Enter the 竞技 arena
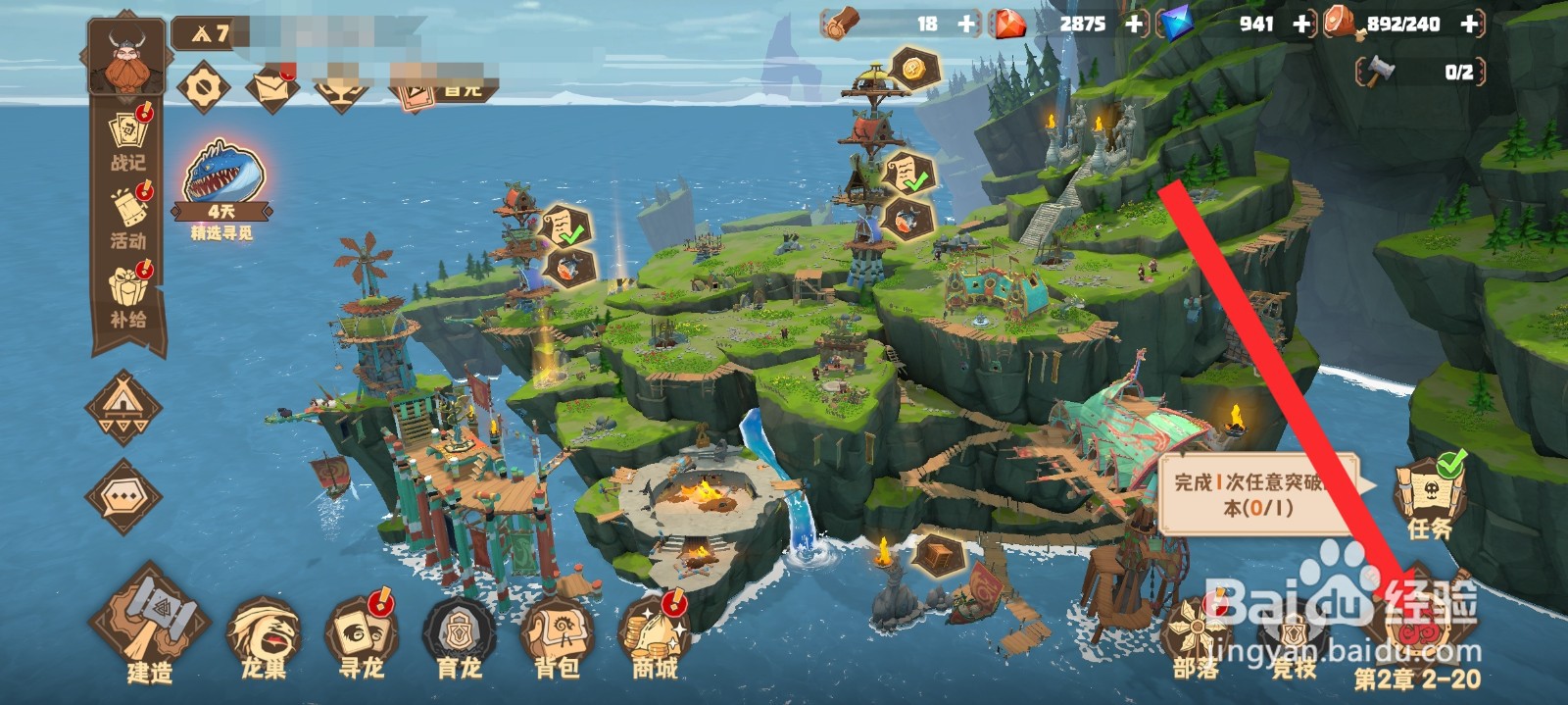This screenshot has height=705, width=1568. [1294, 635]
